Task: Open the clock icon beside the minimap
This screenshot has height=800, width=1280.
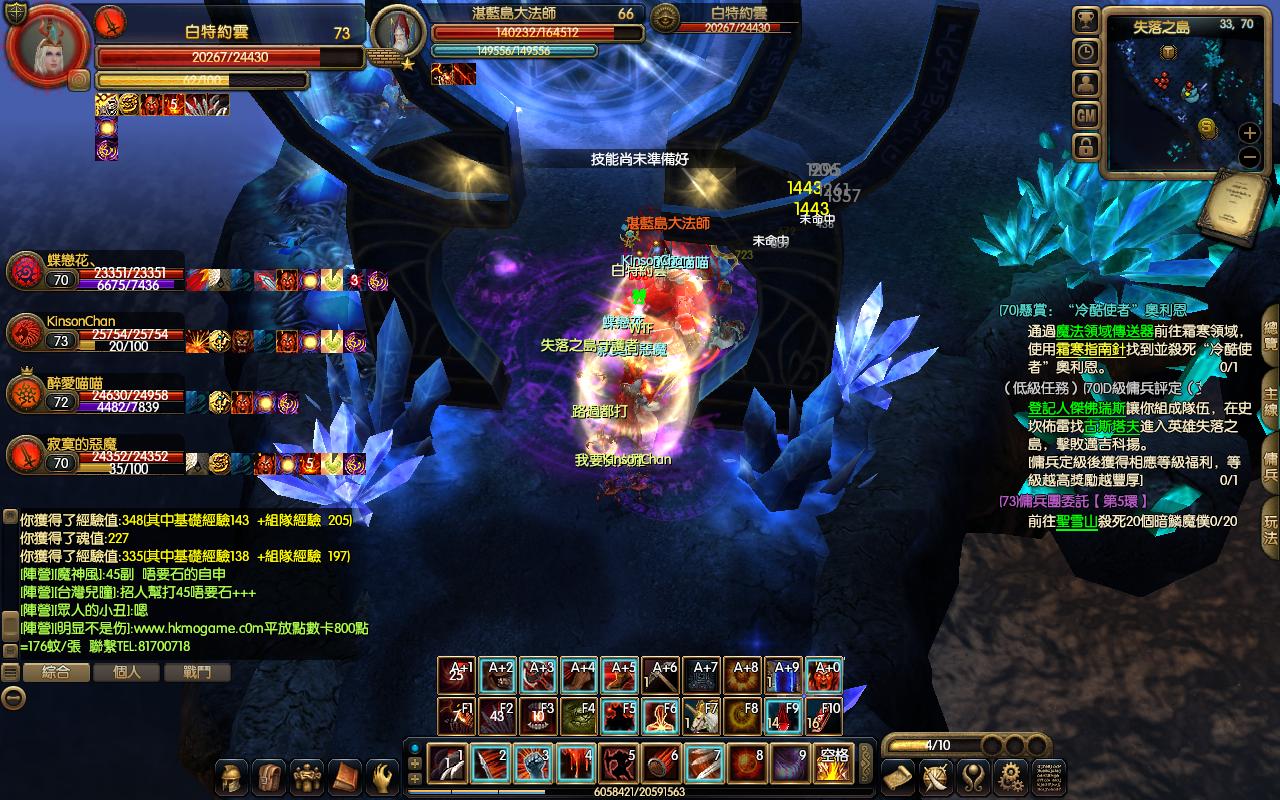Action: click(1087, 52)
